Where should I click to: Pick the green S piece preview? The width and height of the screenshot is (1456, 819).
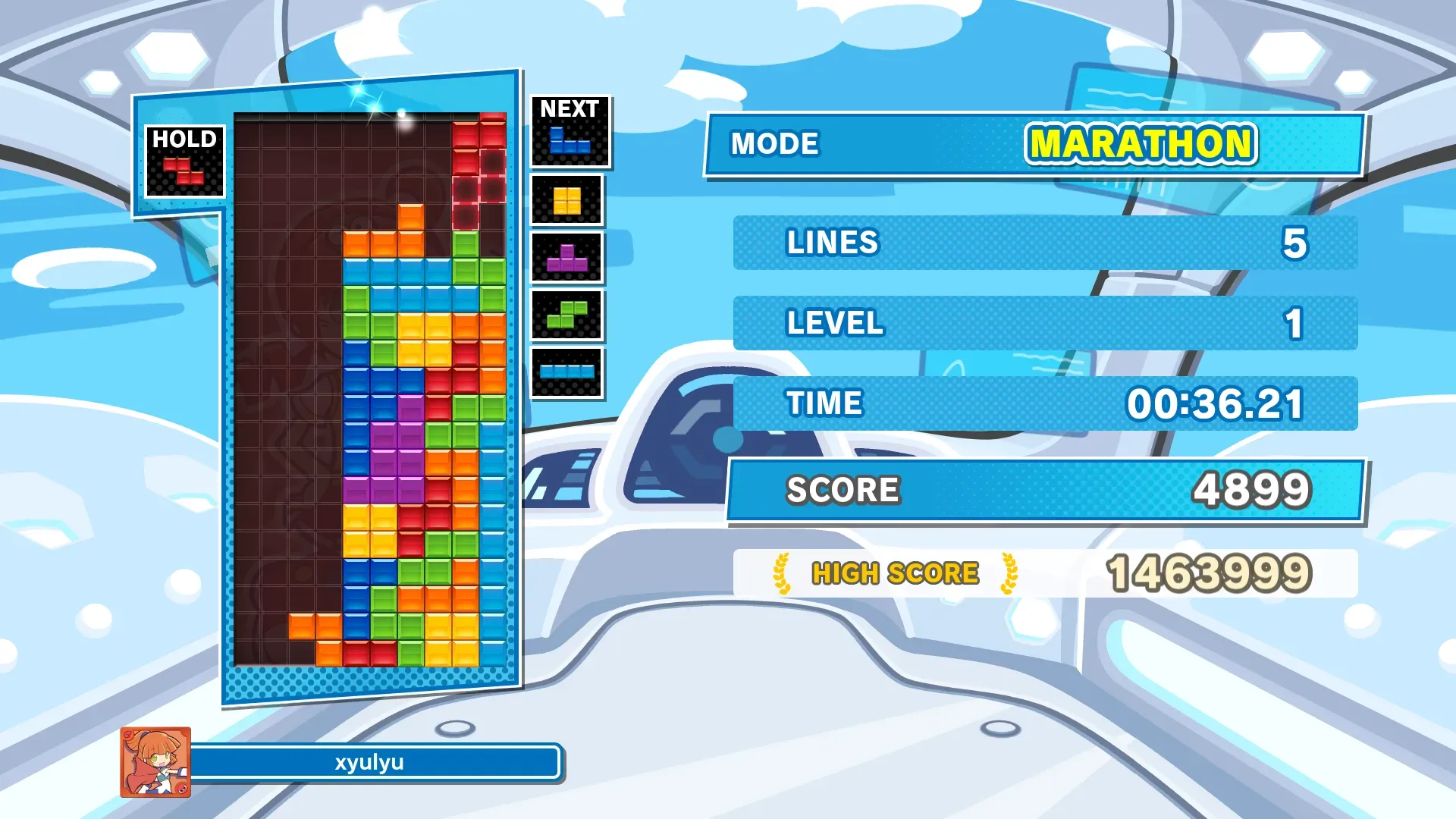pyautogui.click(x=567, y=315)
